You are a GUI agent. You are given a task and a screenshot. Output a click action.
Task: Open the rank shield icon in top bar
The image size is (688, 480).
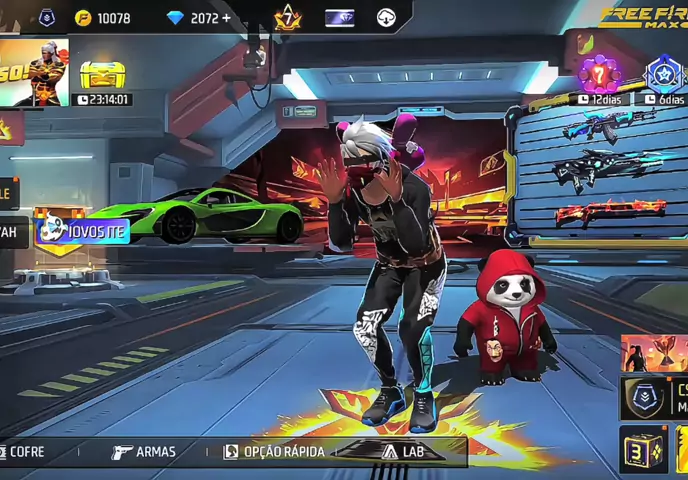(47, 18)
